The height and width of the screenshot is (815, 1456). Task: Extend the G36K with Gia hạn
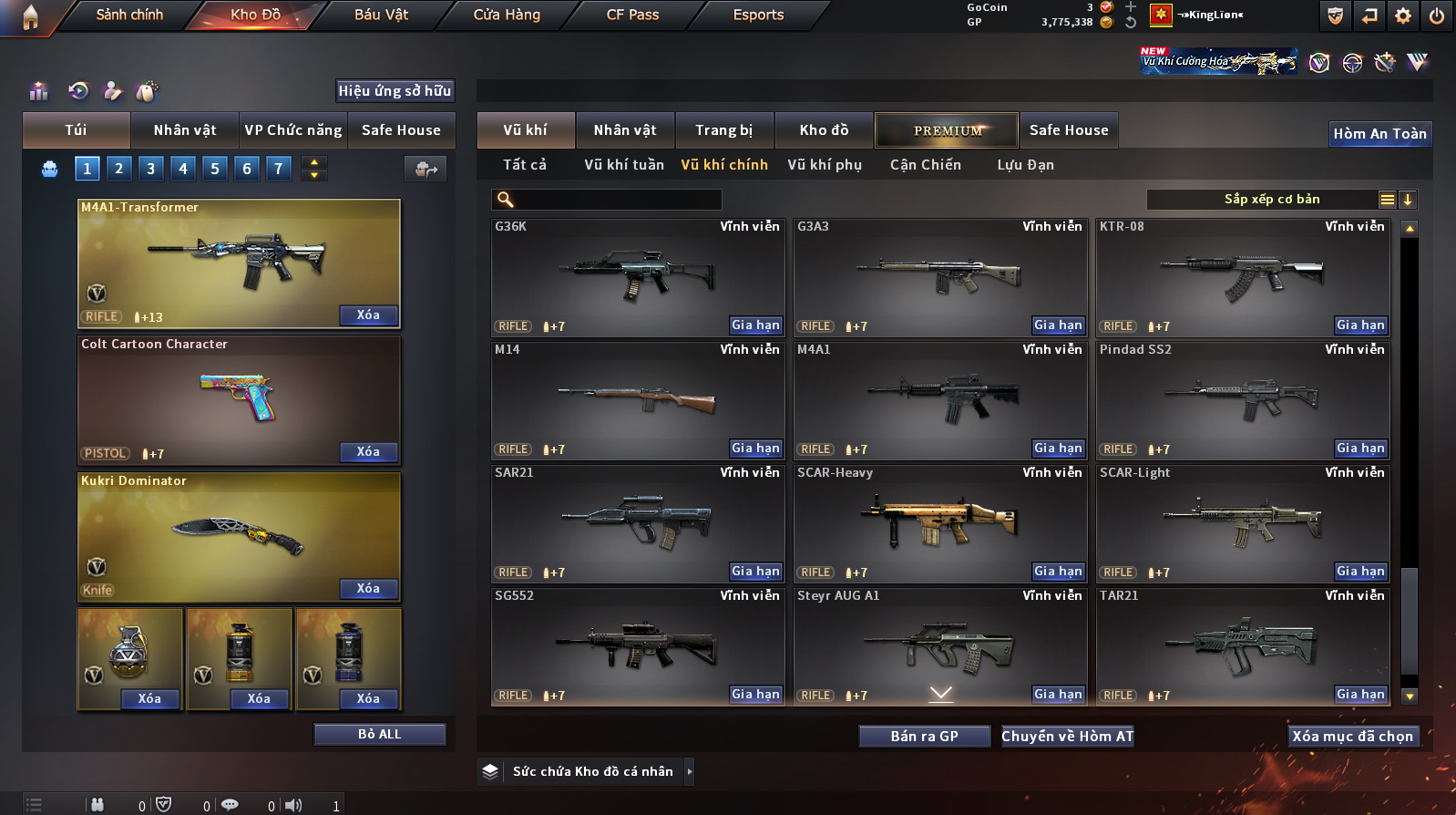tap(755, 325)
